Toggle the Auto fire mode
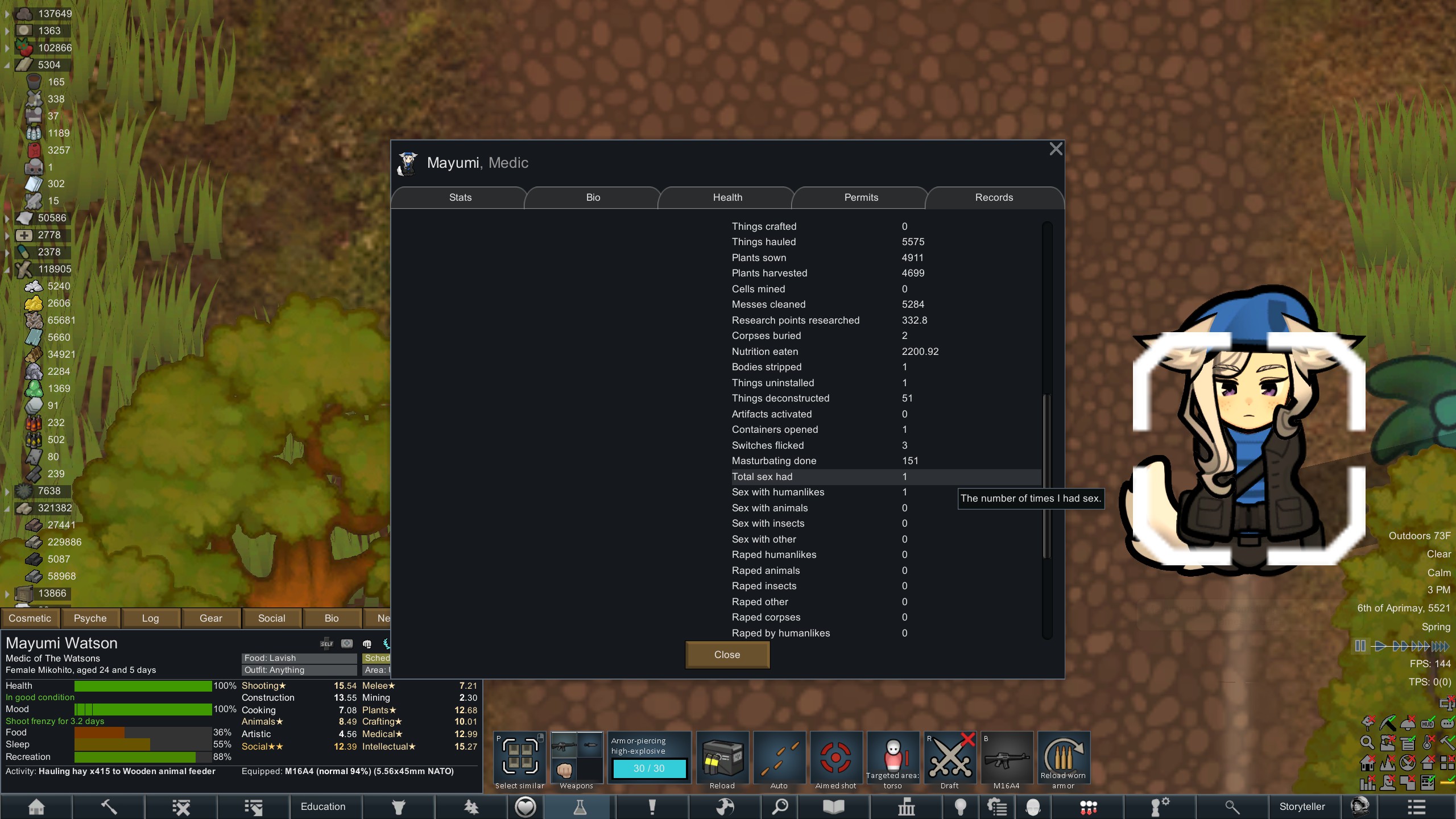This screenshot has height=819, width=1456. coord(779,758)
